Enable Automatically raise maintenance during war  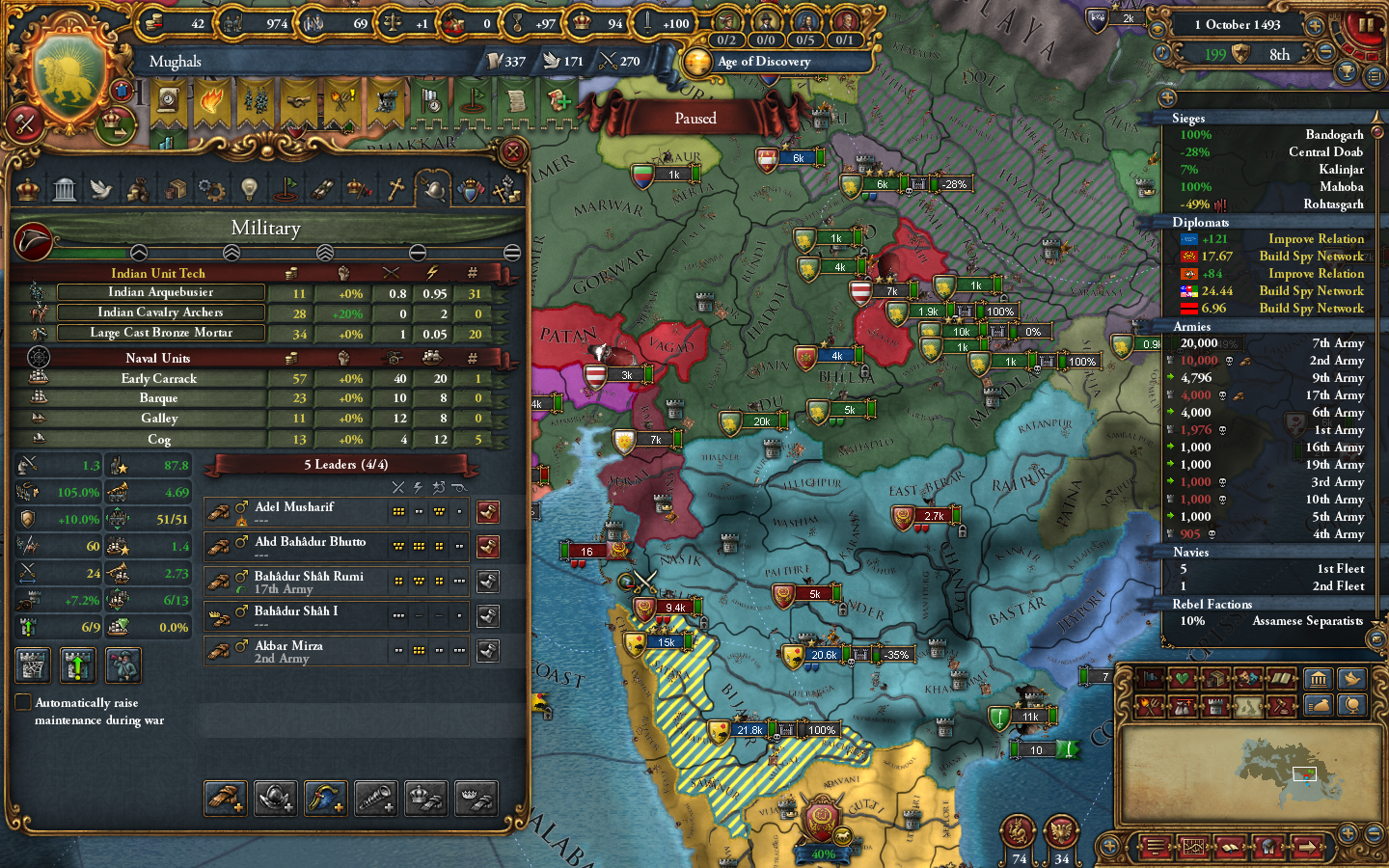coord(23,703)
